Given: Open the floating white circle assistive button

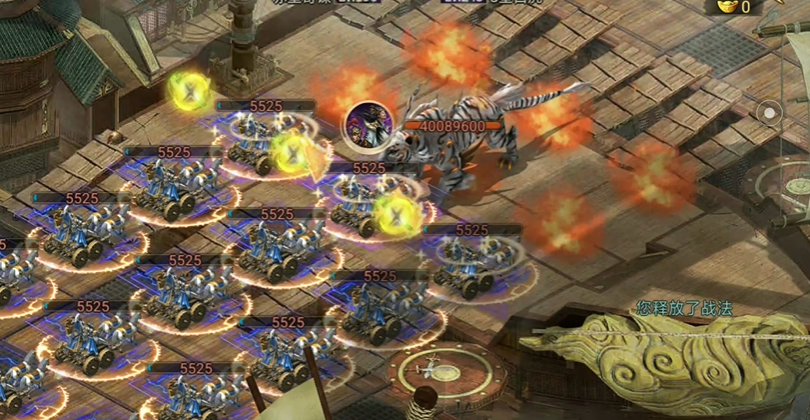Looking at the screenshot, I should (768, 113).
